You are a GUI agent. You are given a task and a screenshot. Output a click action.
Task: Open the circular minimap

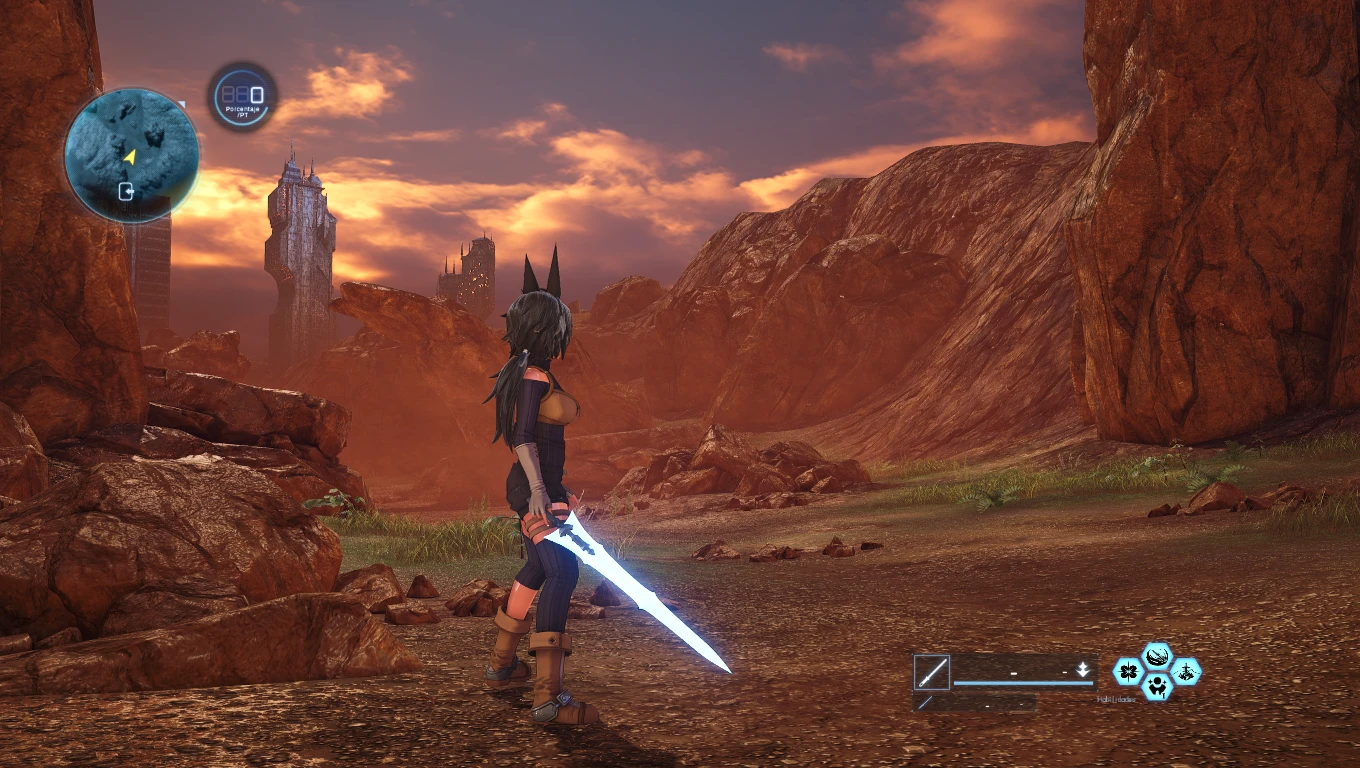pos(131,155)
